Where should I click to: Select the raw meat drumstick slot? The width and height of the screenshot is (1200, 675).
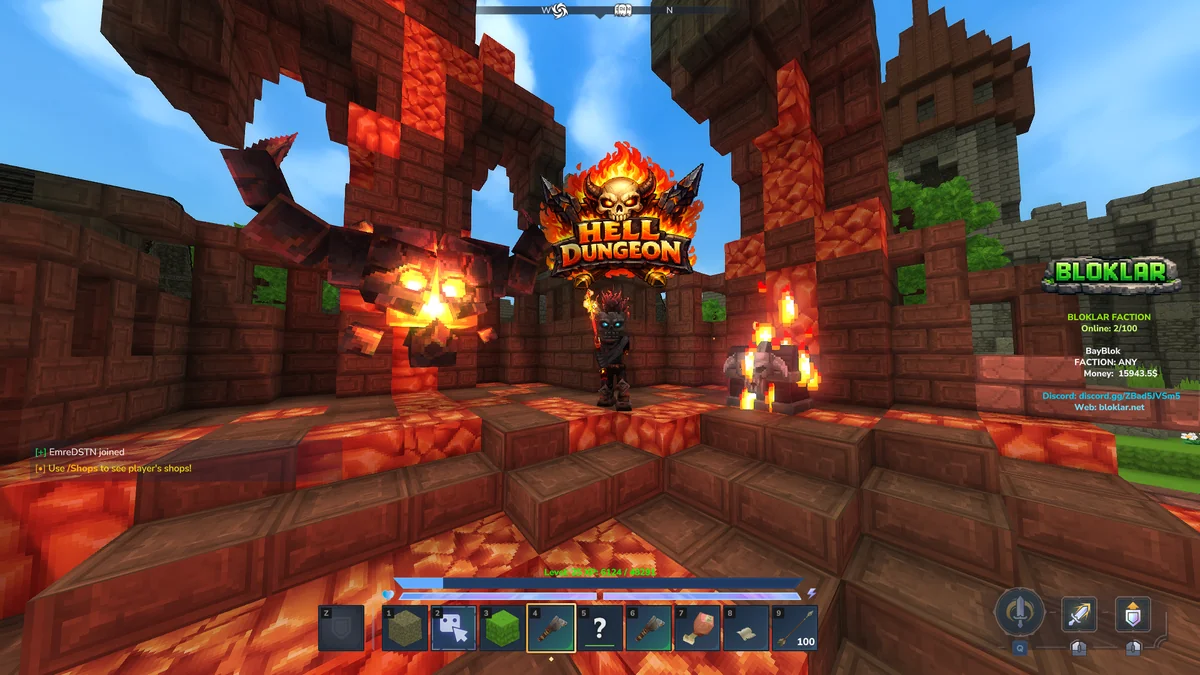tap(697, 628)
